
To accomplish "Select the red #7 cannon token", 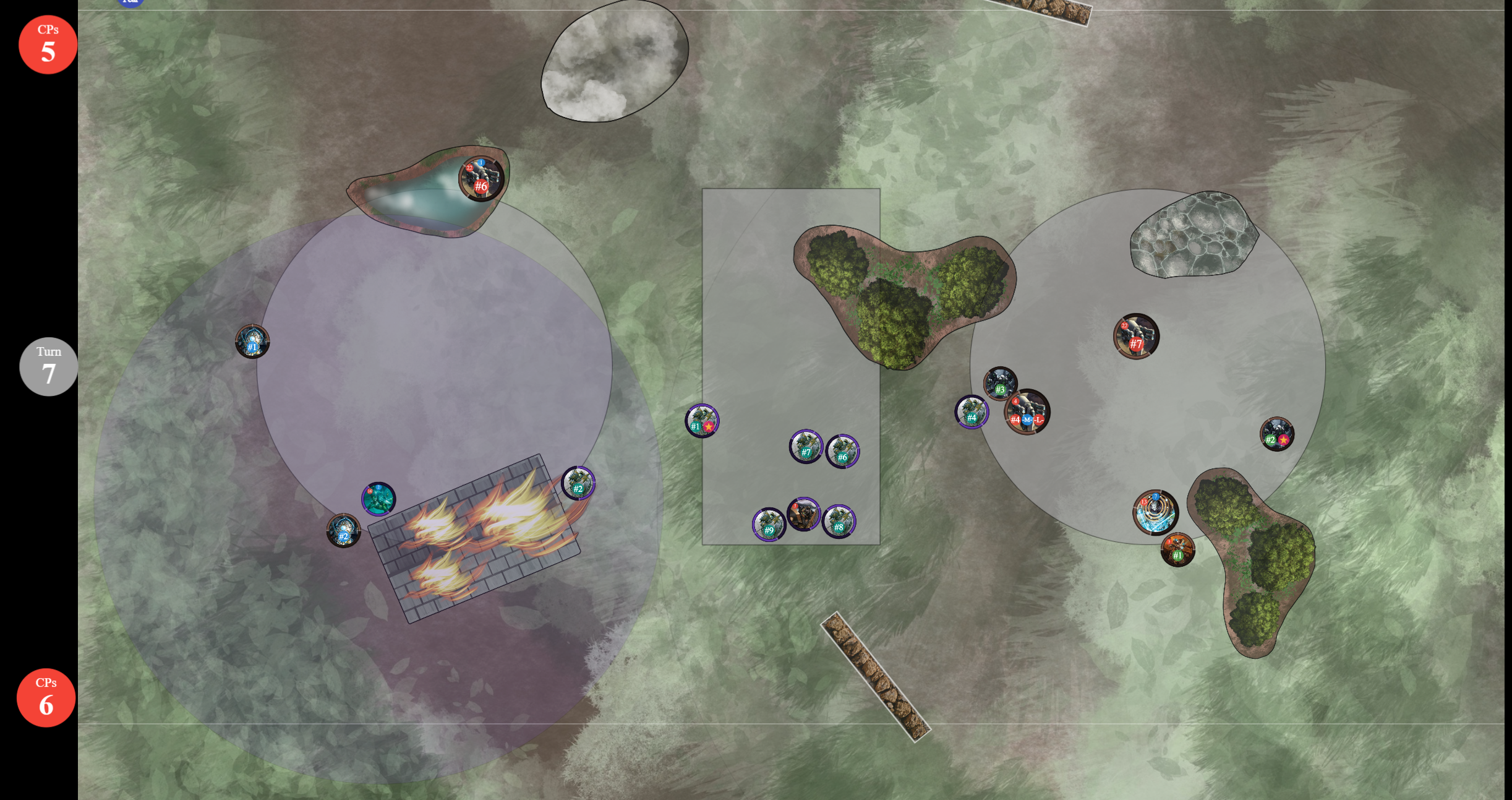I will click(x=1136, y=337).
